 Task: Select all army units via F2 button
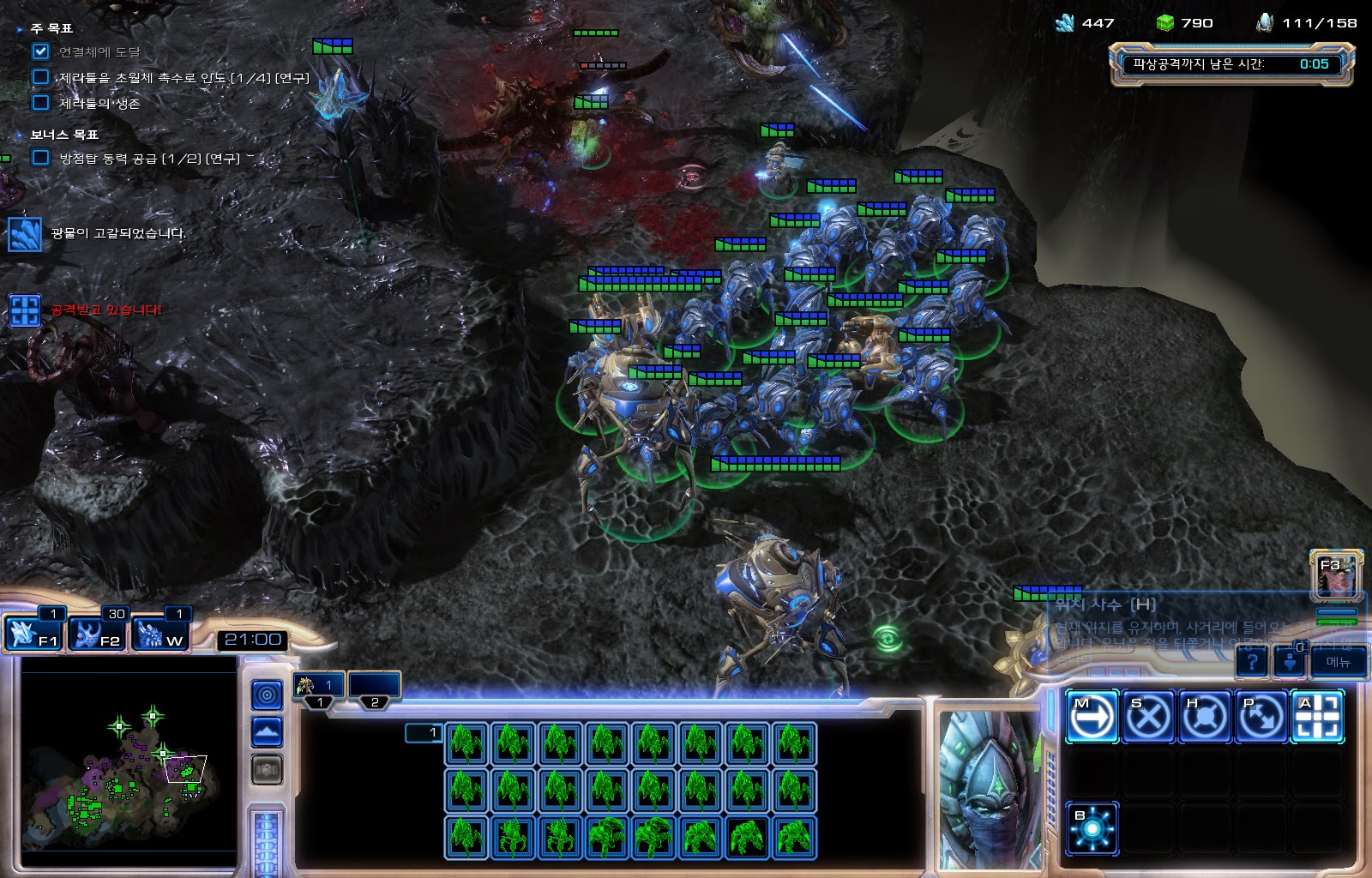[x=97, y=634]
